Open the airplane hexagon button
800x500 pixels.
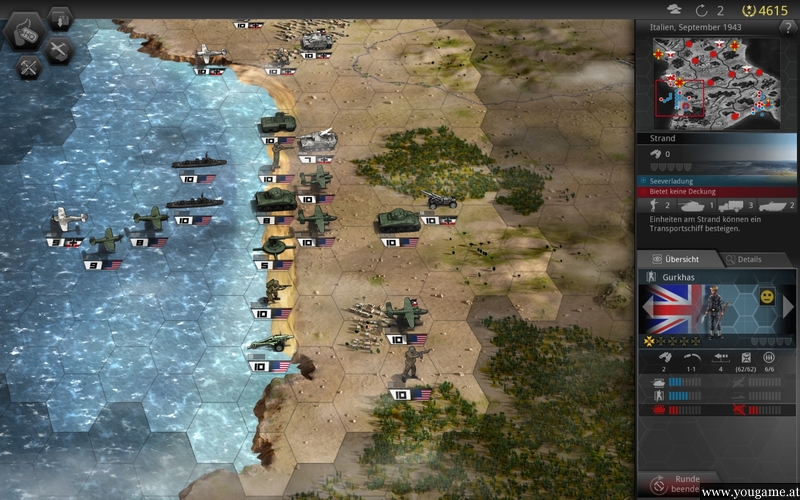click(60, 48)
